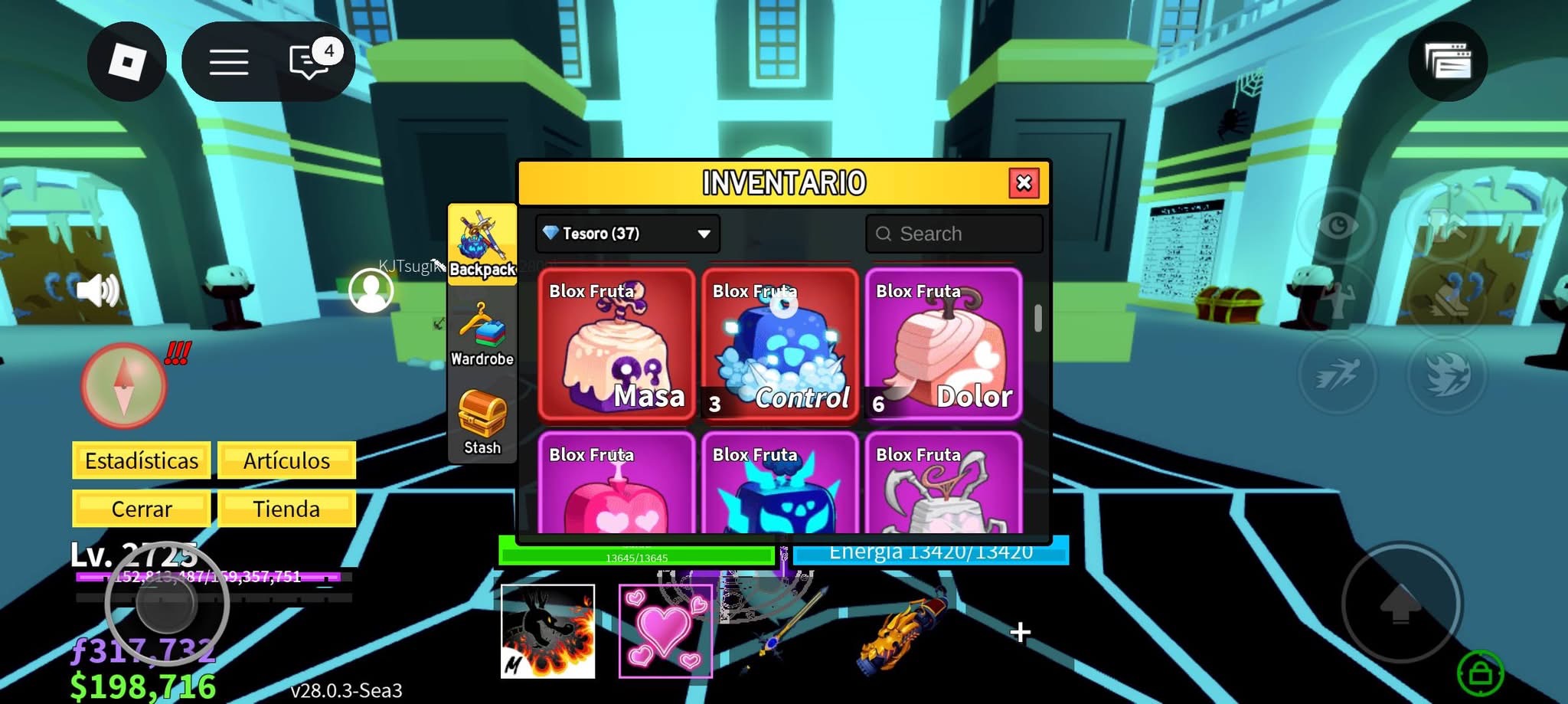Choose the Control Blox Fruta

[780, 344]
